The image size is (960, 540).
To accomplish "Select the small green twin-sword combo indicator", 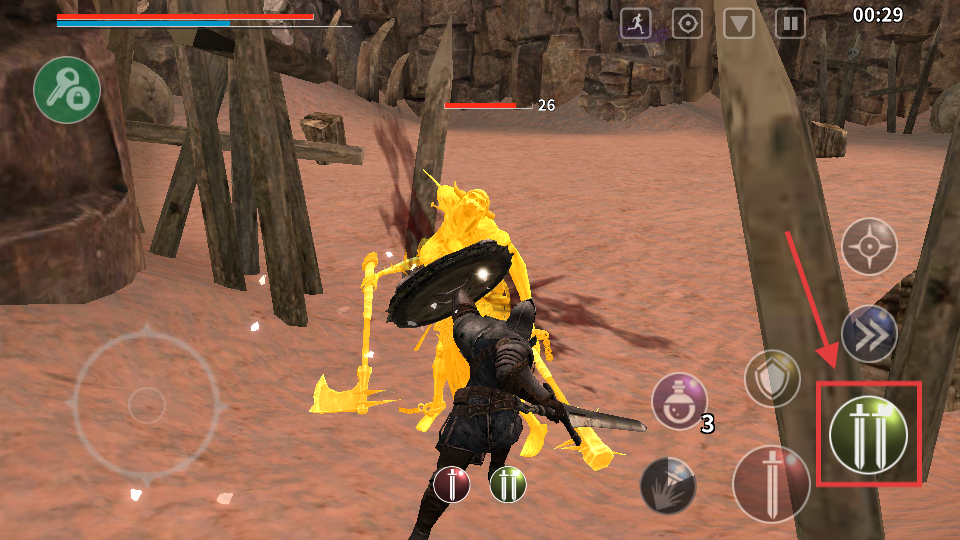I will coord(508,485).
